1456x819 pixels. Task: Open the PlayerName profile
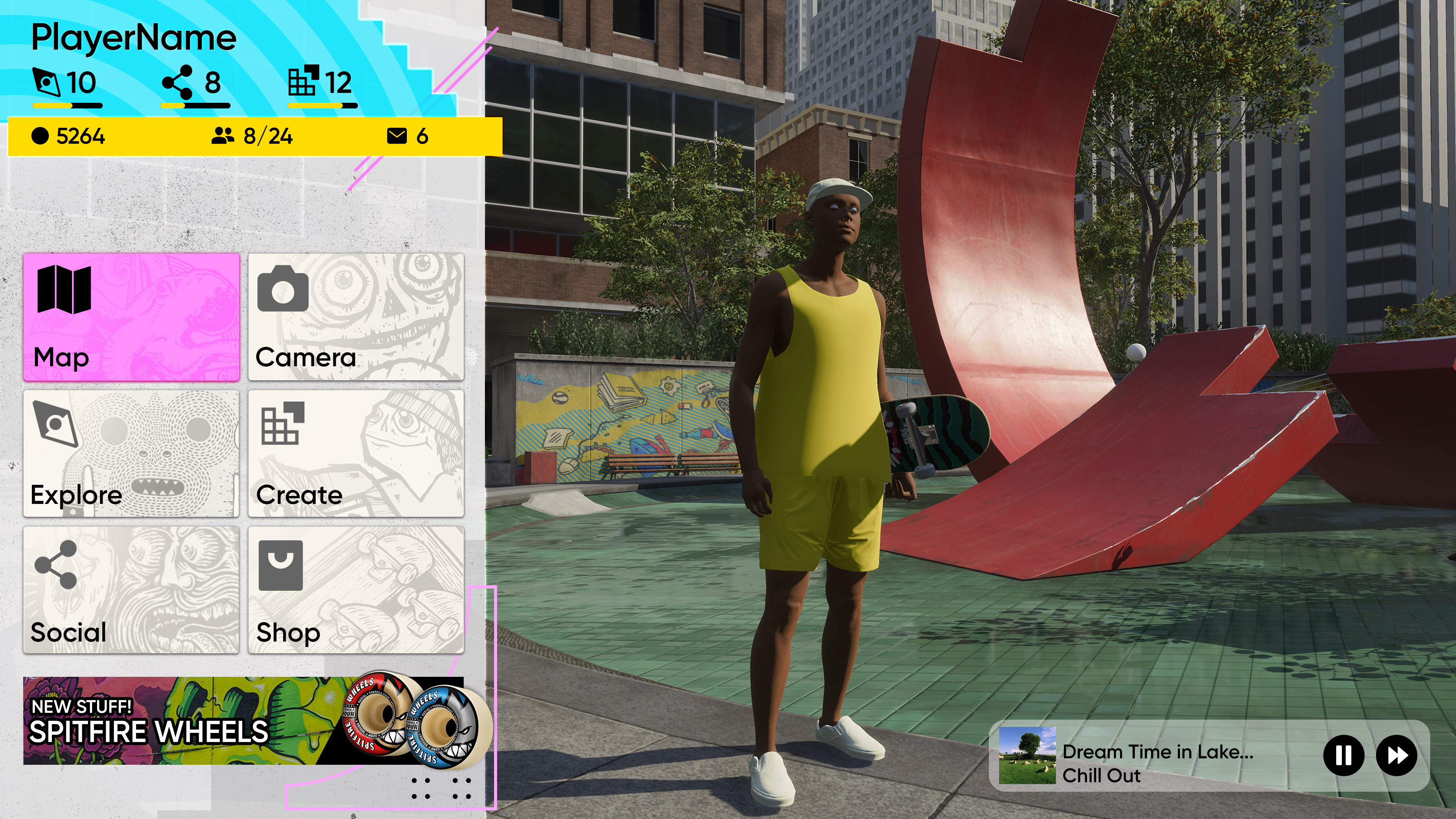point(133,38)
